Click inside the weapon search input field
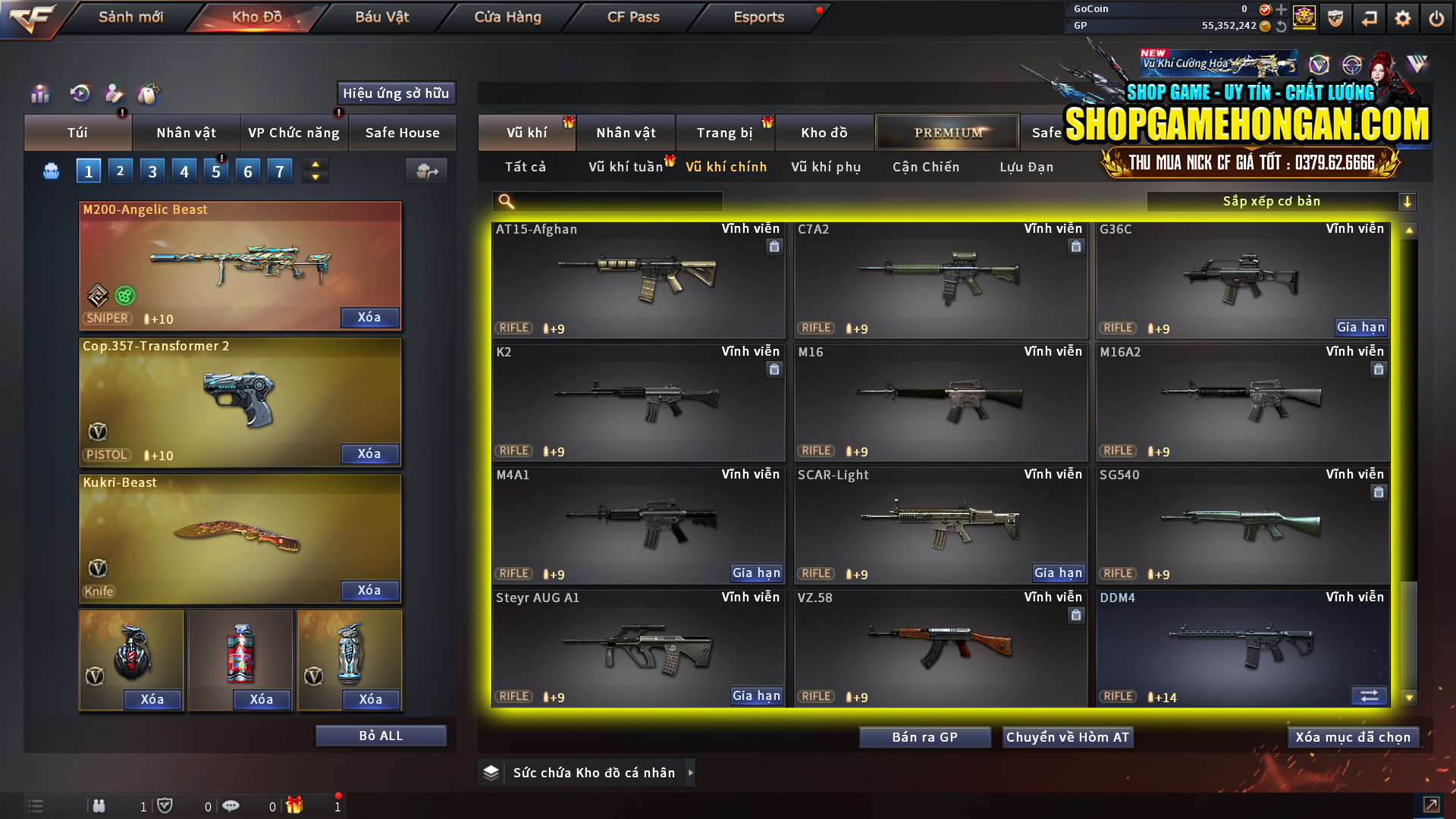The height and width of the screenshot is (819, 1456). coord(607,202)
